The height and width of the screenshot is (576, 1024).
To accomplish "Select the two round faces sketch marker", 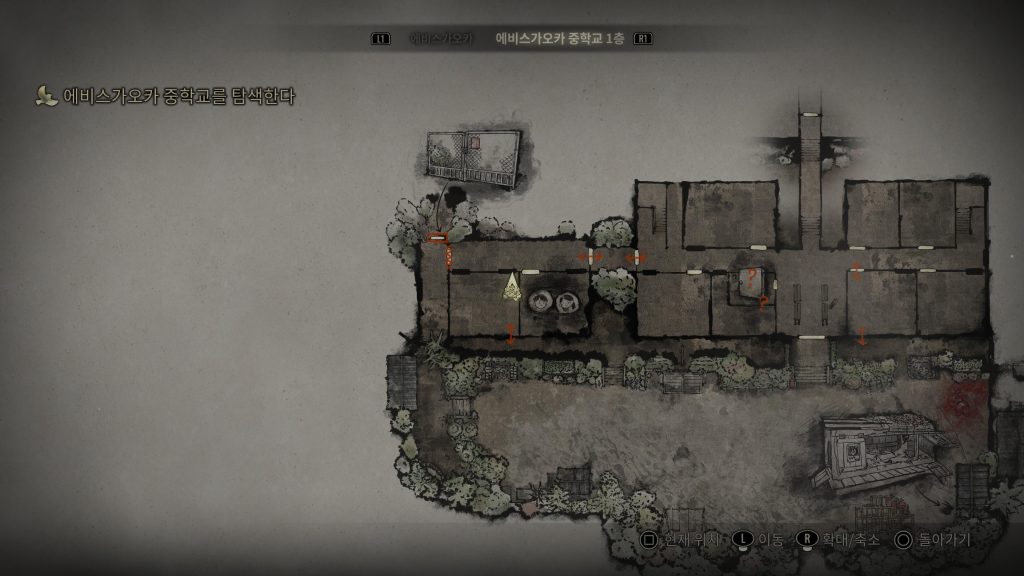I will (x=555, y=300).
